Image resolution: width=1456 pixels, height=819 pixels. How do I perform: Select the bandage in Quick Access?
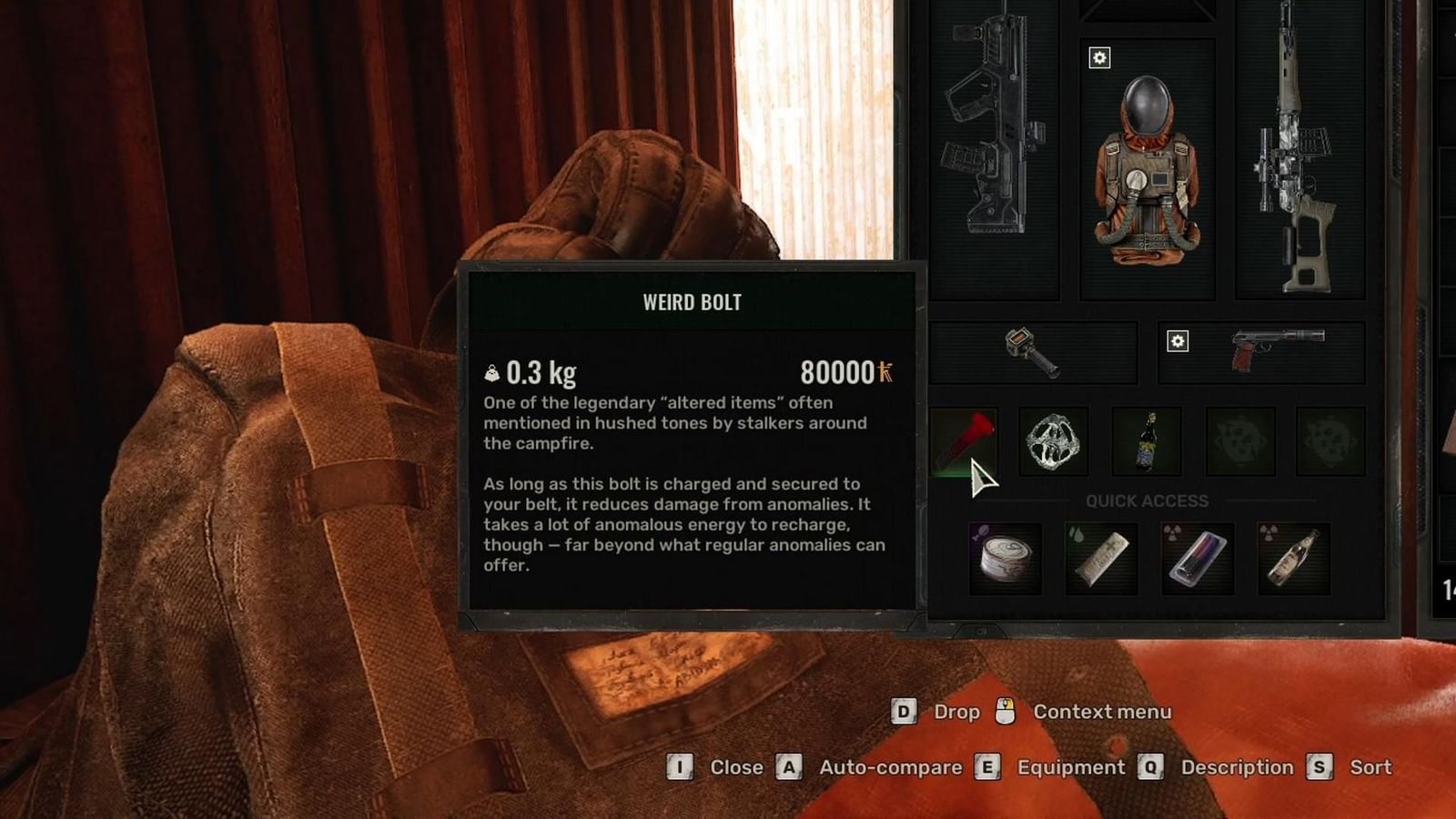[1101, 558]
